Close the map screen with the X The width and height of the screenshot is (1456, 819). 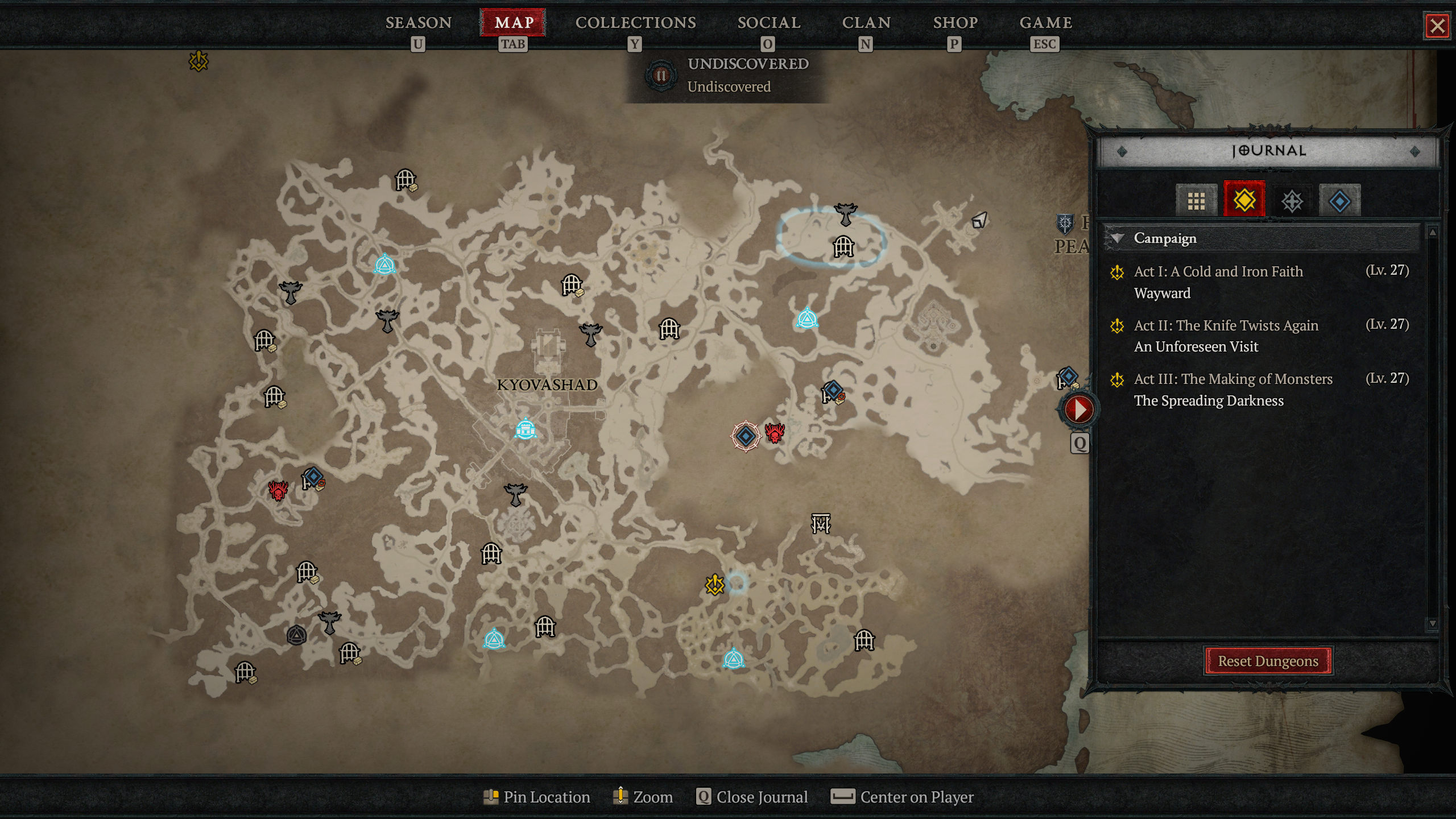[1437, 26]
